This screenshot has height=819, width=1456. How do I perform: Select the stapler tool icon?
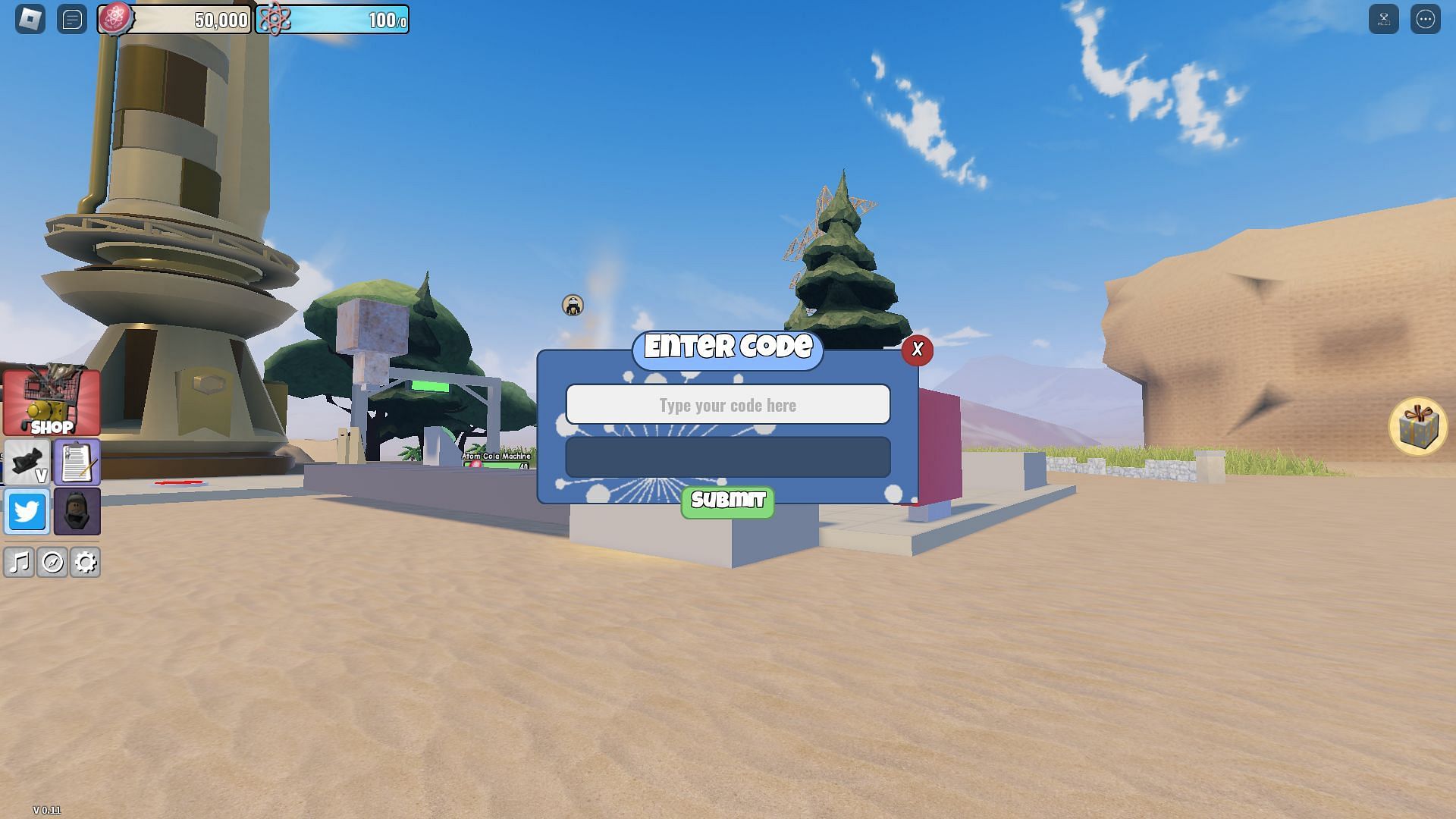25,460
